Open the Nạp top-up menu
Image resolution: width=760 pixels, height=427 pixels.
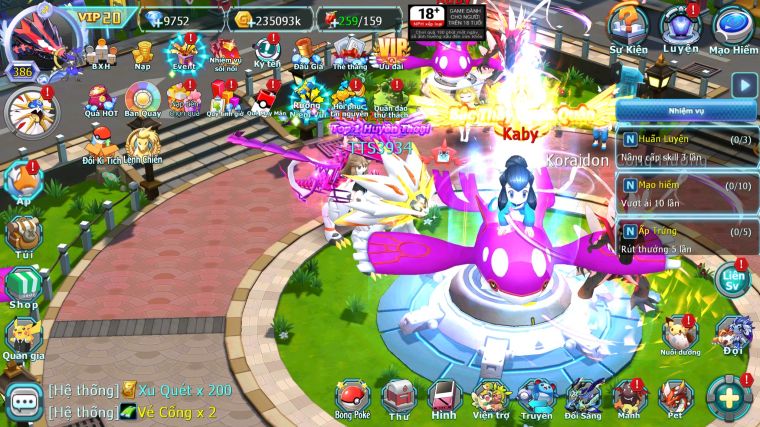point(142,51)
